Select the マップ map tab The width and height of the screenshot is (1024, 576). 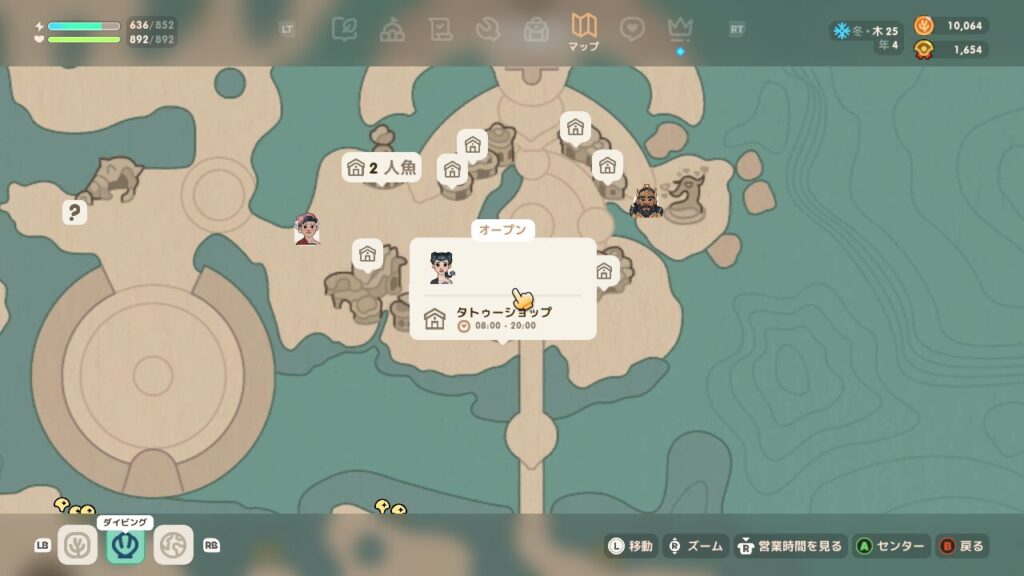pos(583,30)
